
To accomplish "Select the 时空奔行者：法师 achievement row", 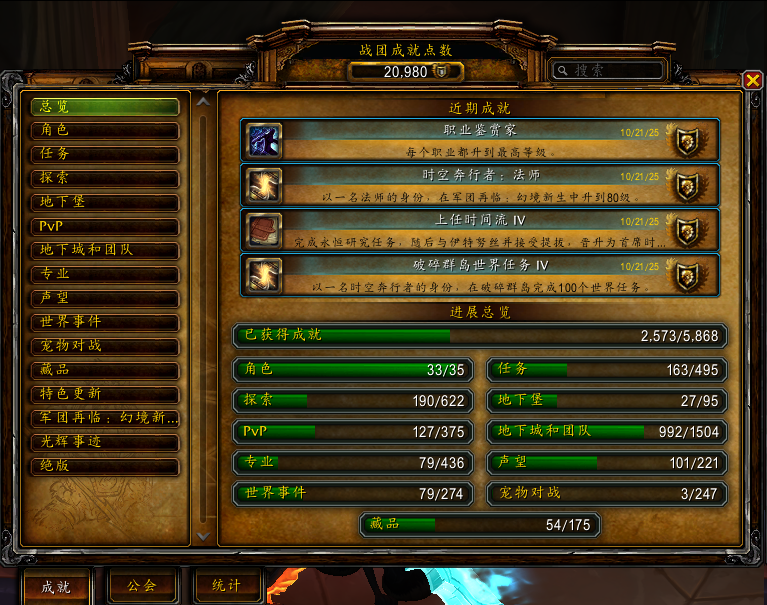I will (480, 184).
